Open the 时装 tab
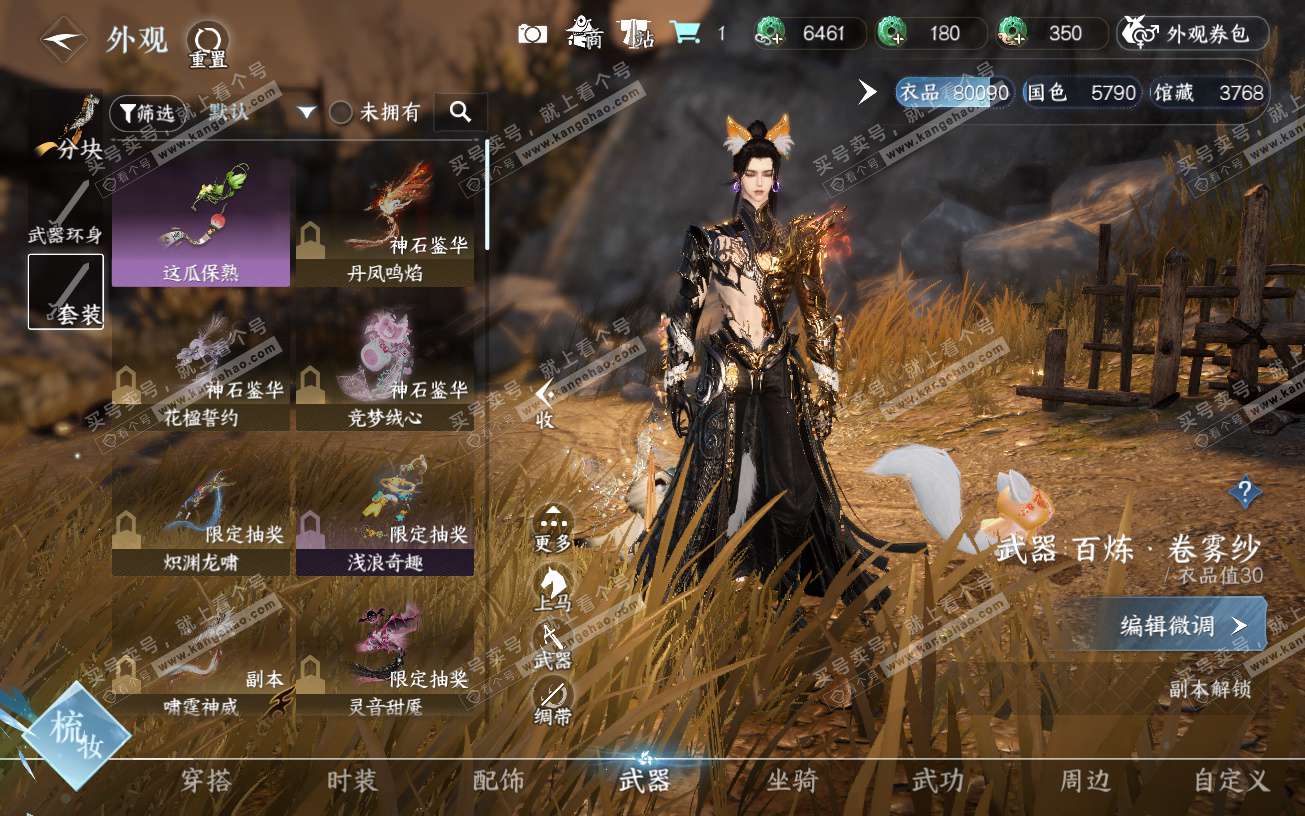 (x=352, y=781)
